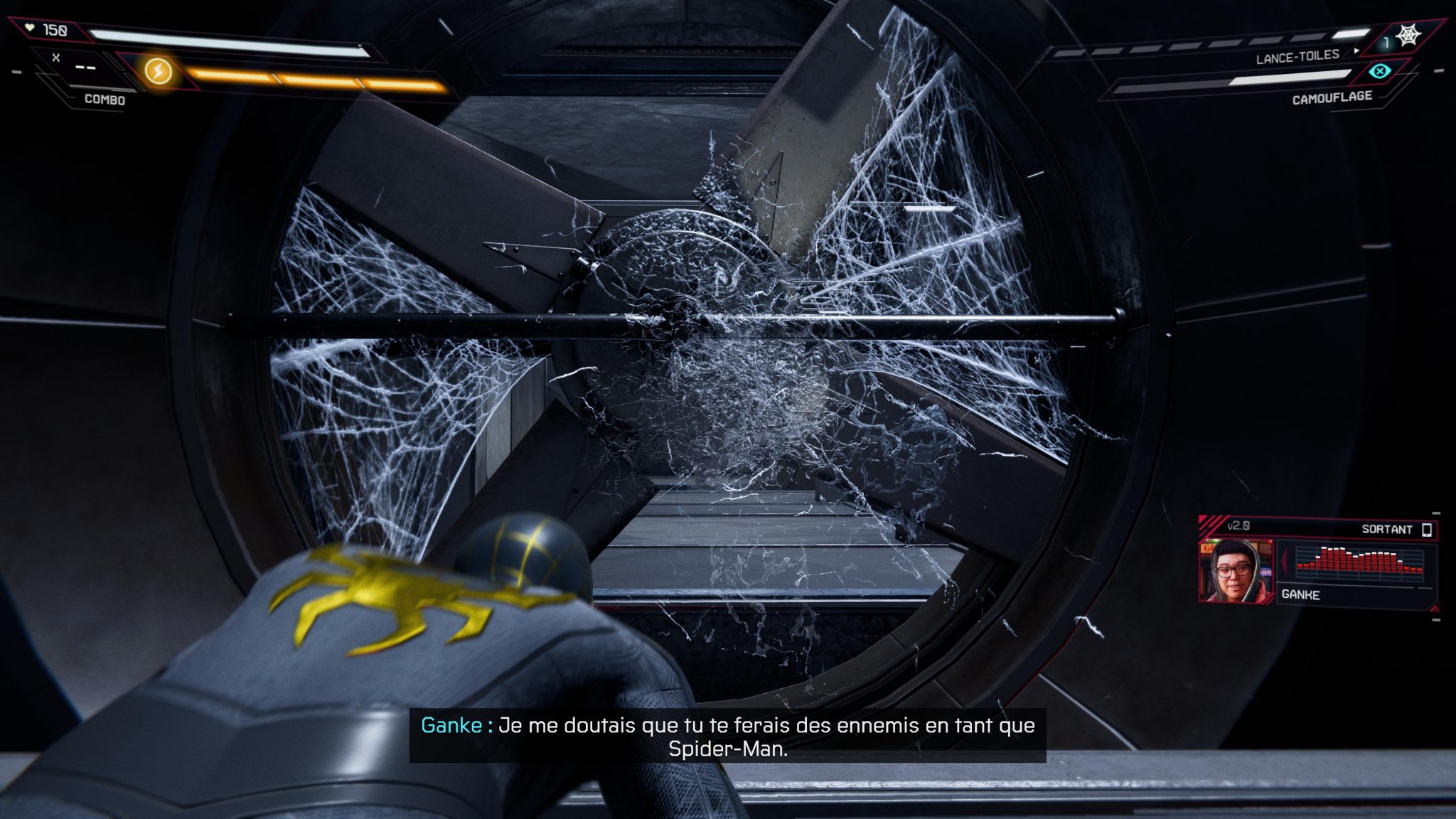Screen dimensions: 1456x819
Task: Click the phone icon next to SORTANT
Action: (1428, 530)
